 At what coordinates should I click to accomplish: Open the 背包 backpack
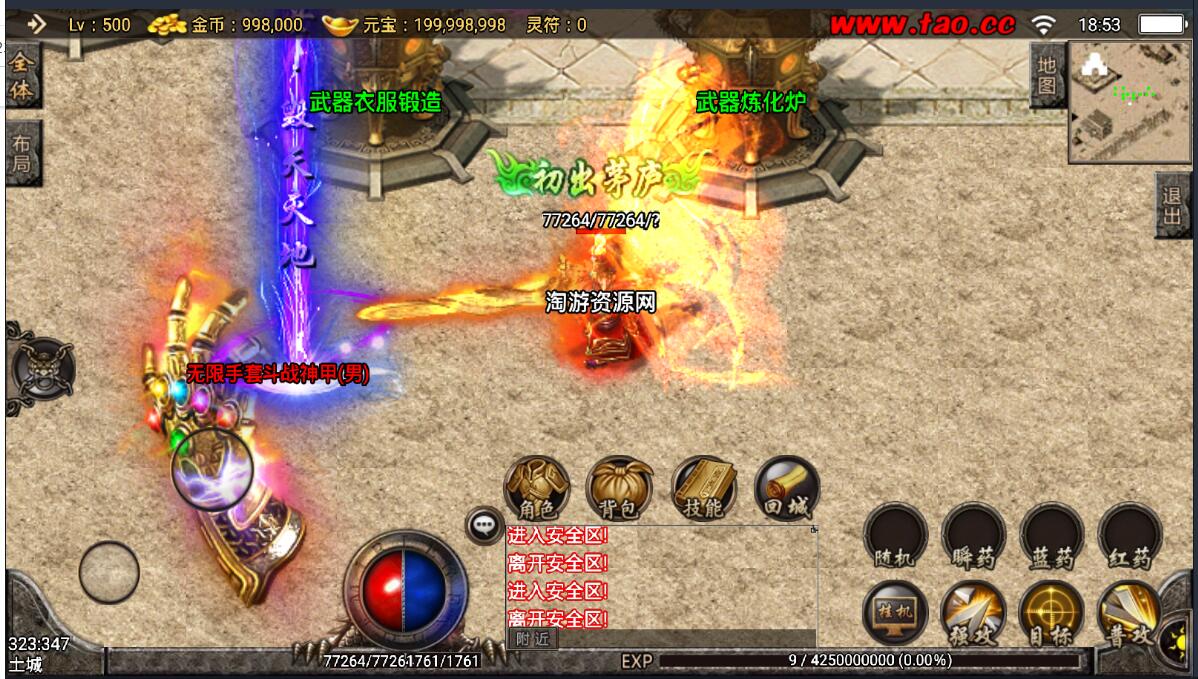(619, 488)
